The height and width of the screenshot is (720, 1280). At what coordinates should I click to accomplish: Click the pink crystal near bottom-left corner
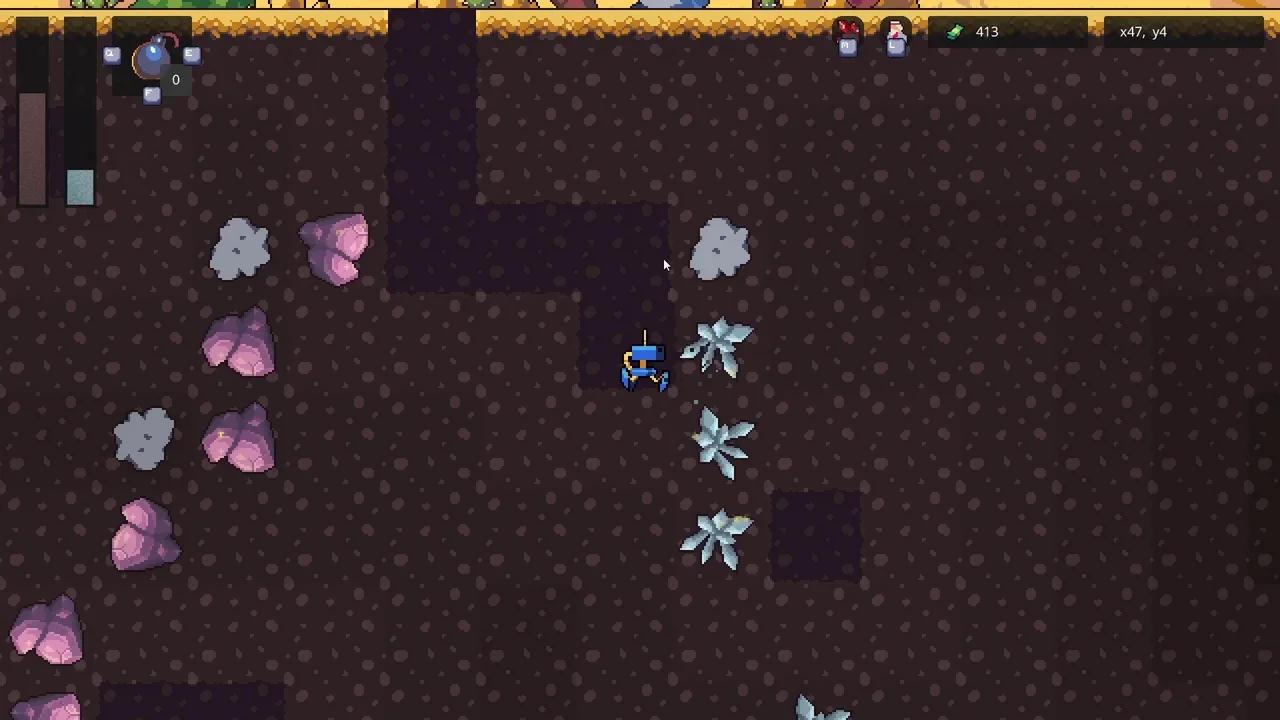[45, 625]
